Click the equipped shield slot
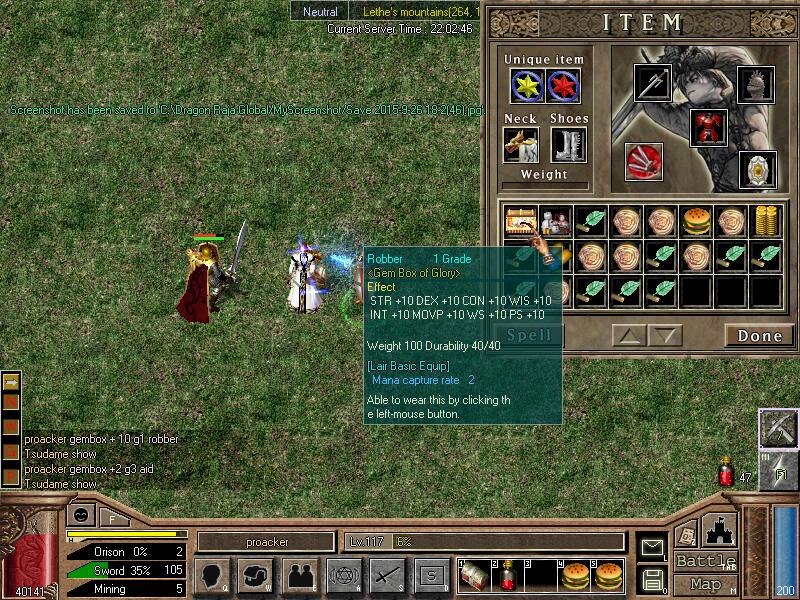Screen dimensions: 800x600 click(756, 169)
